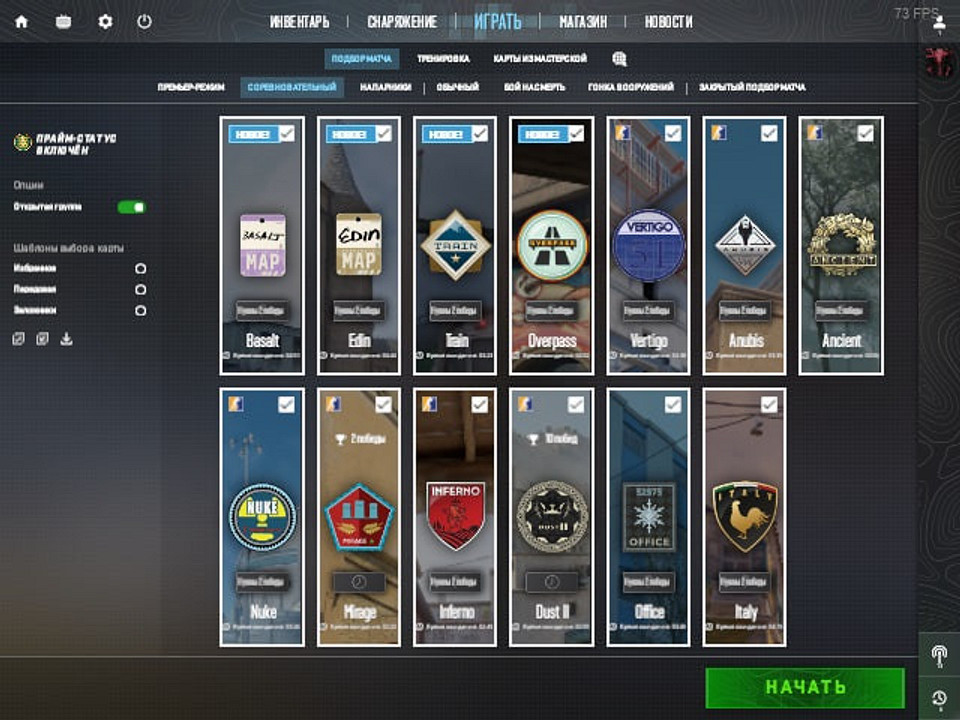Open the НОВОСТИ news section
Screen dimensions: 960x720
click(x=668, y=21)
